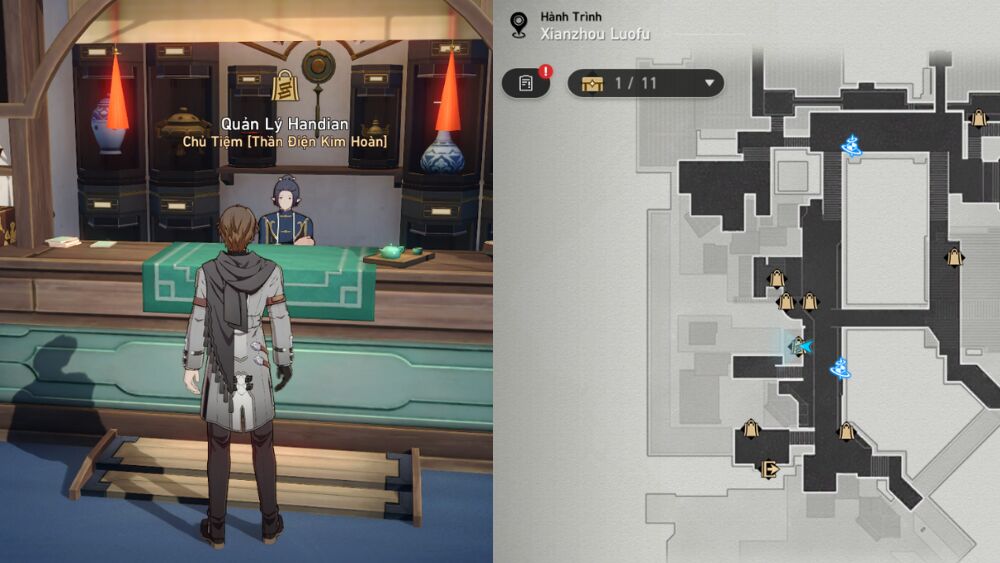This screenshot has height=563, width=1000.
Task: Click the location pin icon beside Hành Trình
Action: click(518, 24)
